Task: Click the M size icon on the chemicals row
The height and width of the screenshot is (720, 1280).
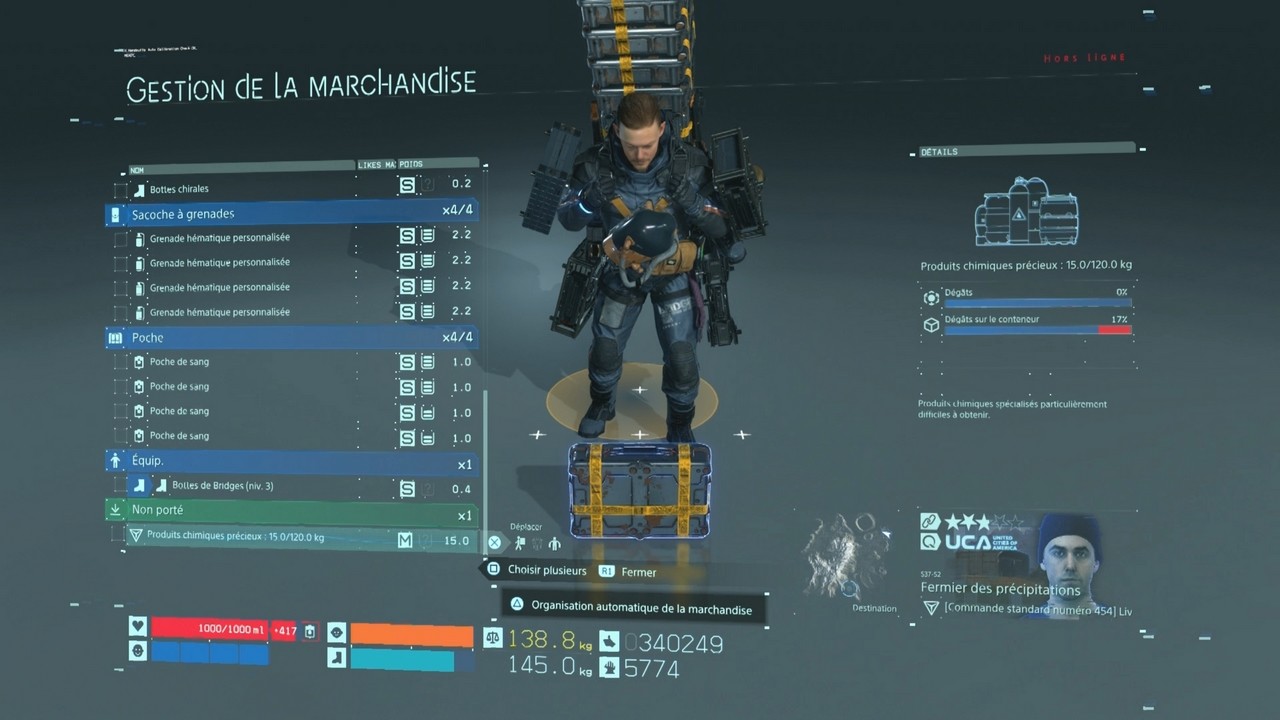Action: click(x=405, y=540)
